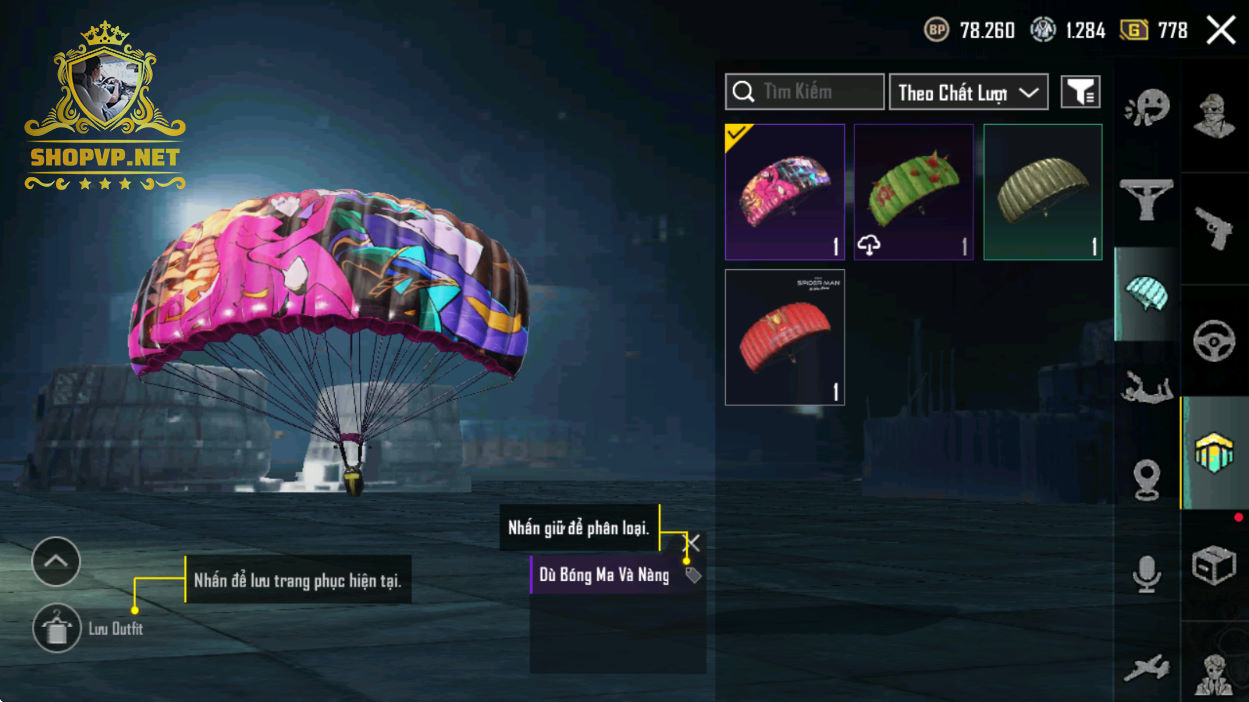Viewport: 1249px width, 702px height.
Task: Select the pink ghost-themed parachute skin
Action: click(x=785, y=192)
